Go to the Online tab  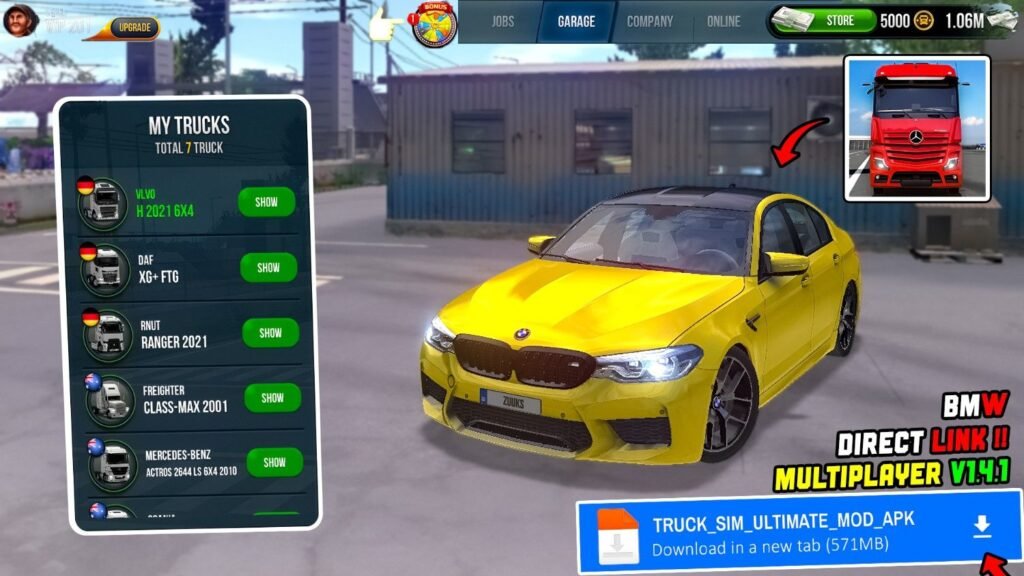724,21
